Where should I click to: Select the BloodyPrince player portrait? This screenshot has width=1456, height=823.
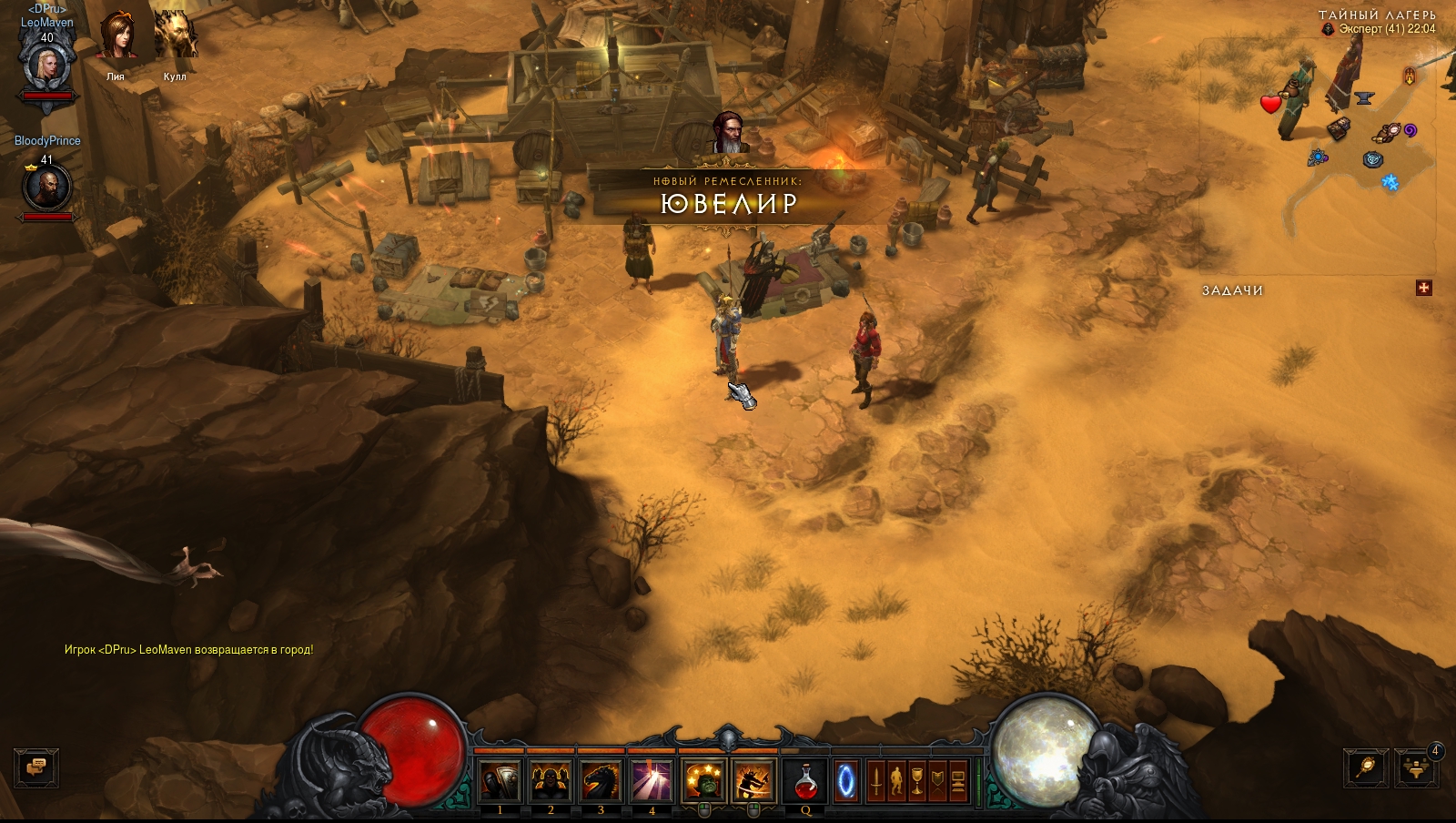point(46,188)
